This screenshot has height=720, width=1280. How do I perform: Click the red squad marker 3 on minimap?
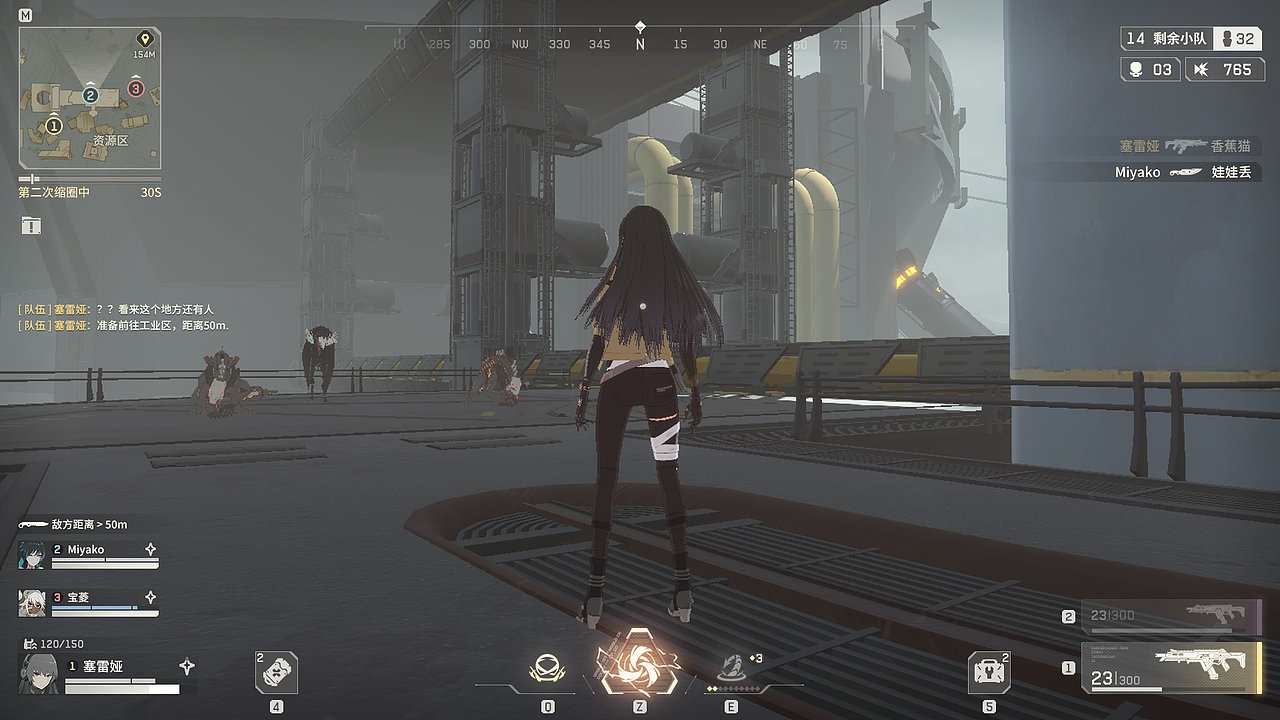tap(136, 89)
